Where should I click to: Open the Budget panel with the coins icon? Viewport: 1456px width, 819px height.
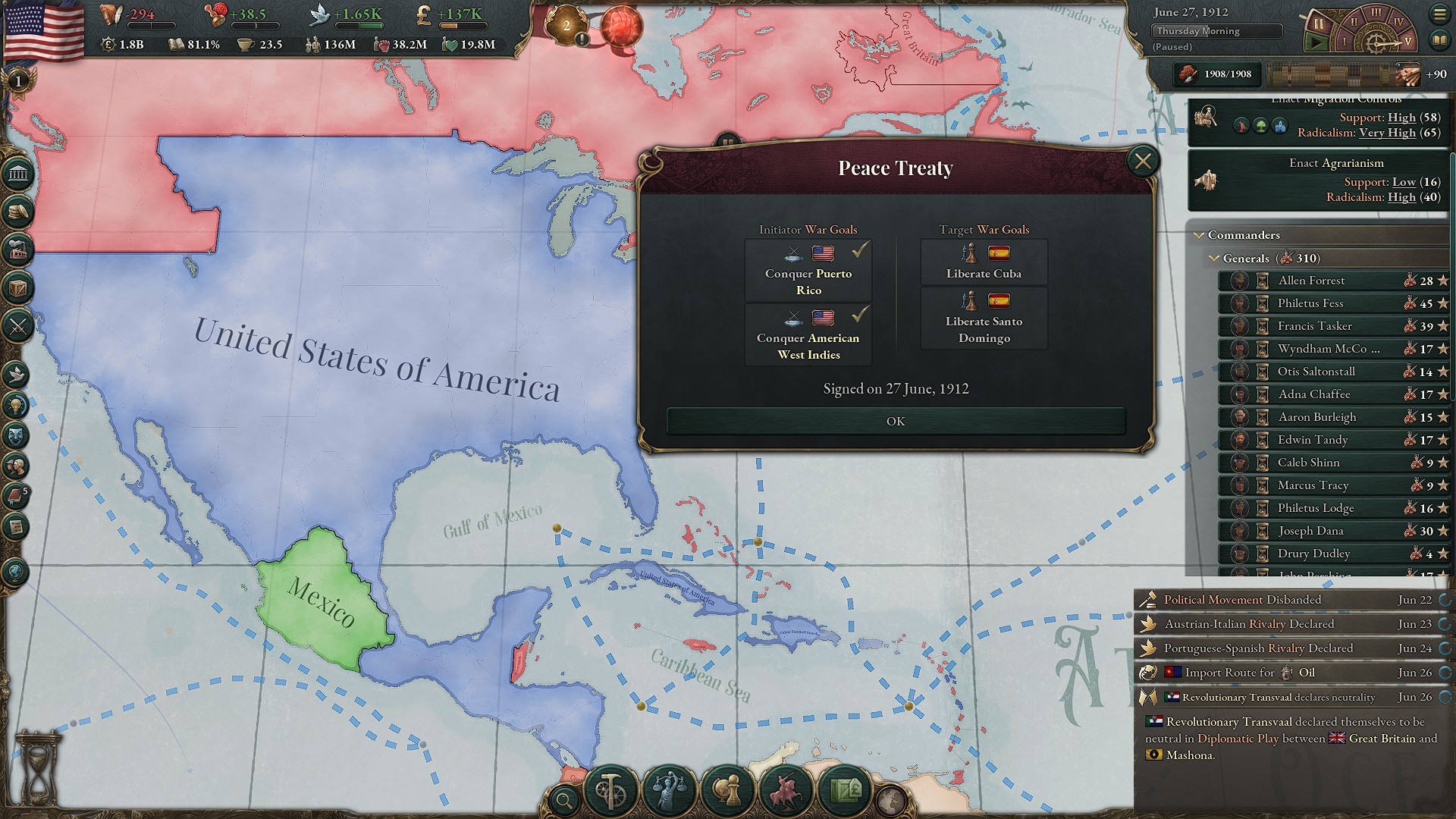click(17, 211)
